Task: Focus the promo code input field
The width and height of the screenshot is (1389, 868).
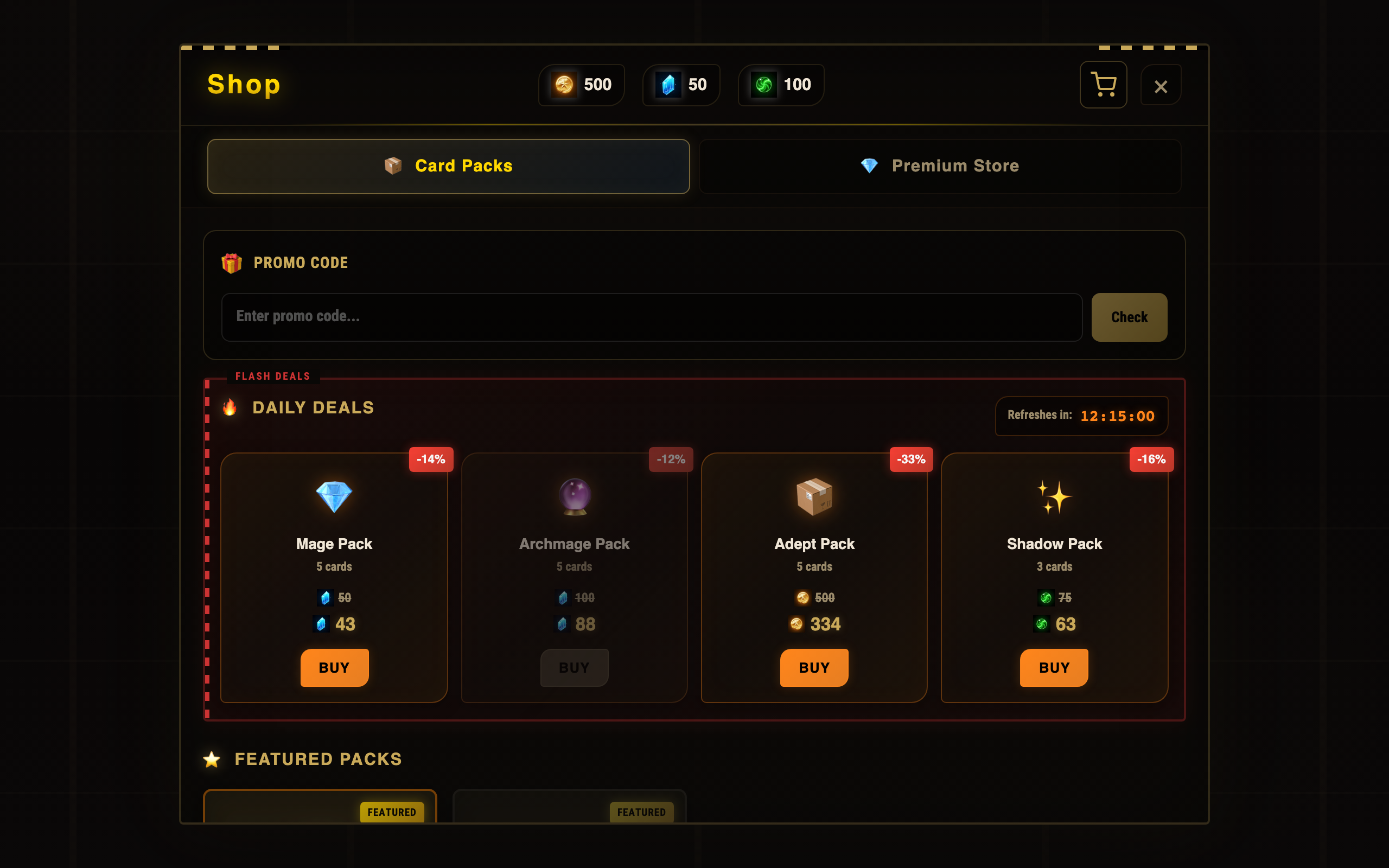Action: (652, 317)
